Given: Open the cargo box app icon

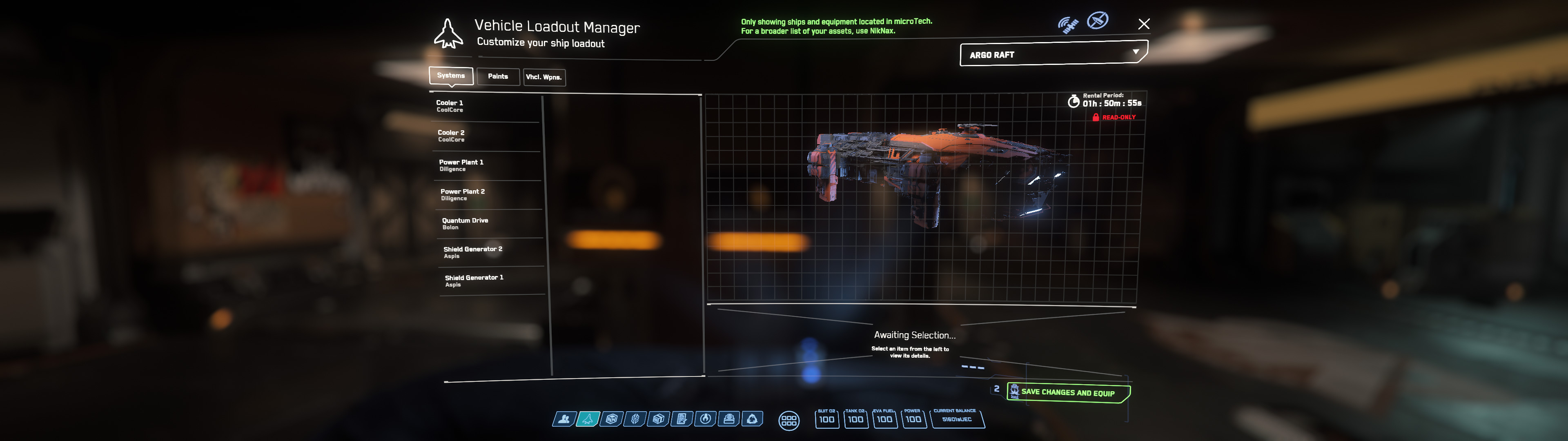Looking at the screenshot, I should click(658, 419).
